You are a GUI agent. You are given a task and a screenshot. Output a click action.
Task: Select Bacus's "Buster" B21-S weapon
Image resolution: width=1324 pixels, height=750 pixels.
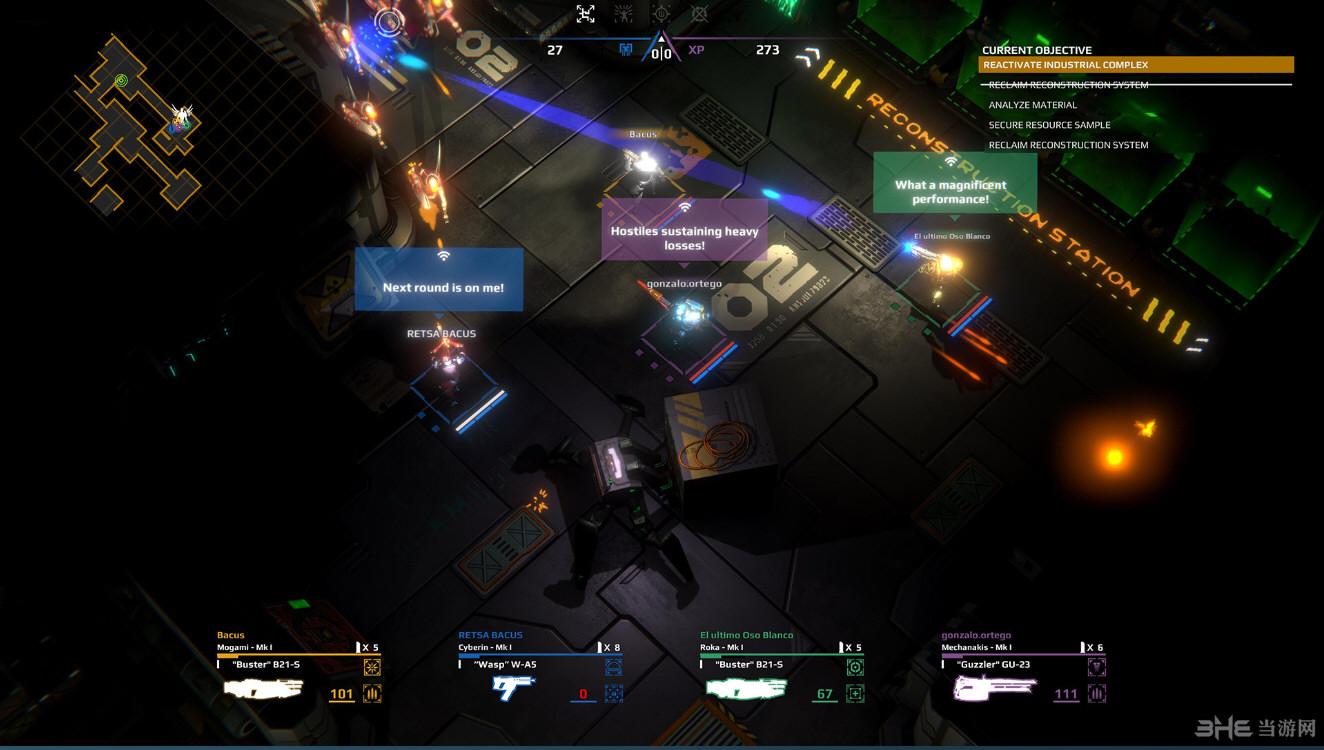[x=263, y=688]
